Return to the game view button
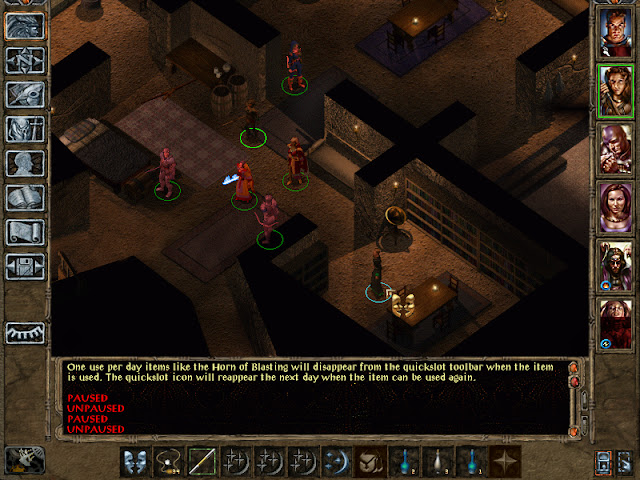The image size is (640, 480). pyautogui.click(x=23, y=26)
